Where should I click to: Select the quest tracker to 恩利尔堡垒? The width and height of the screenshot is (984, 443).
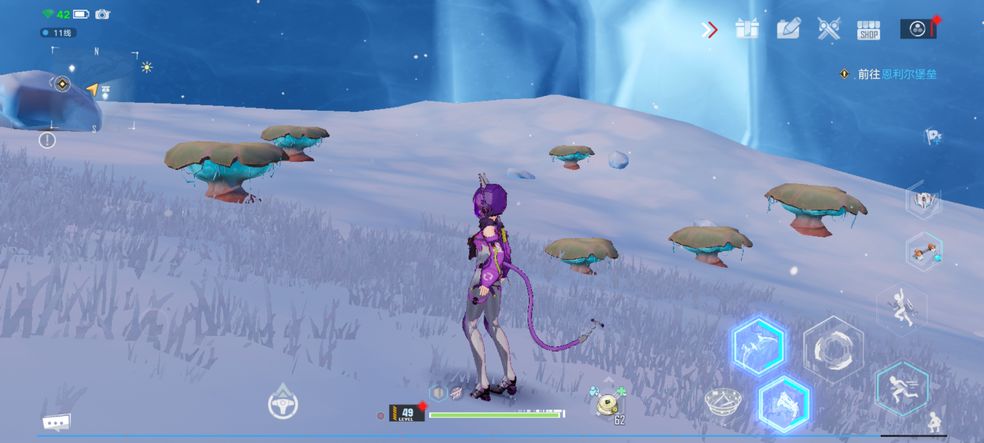click(x=890, y=74)
